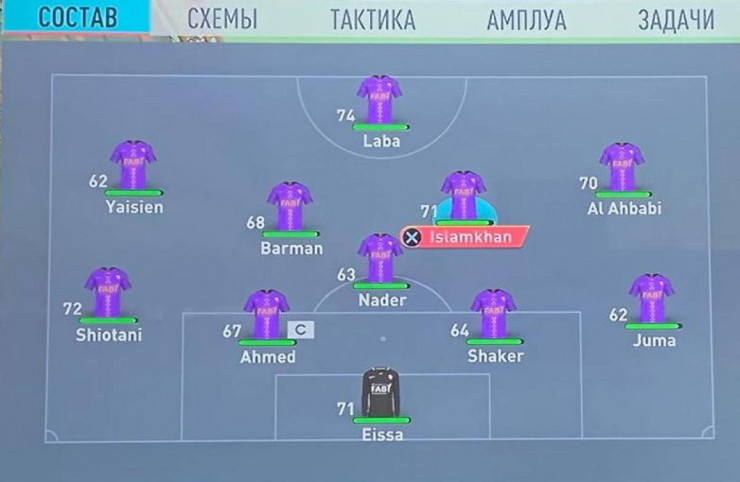The width and height of the screenshot is (740, 482).
Task: Select midfielder Nader
Action: 380,260
